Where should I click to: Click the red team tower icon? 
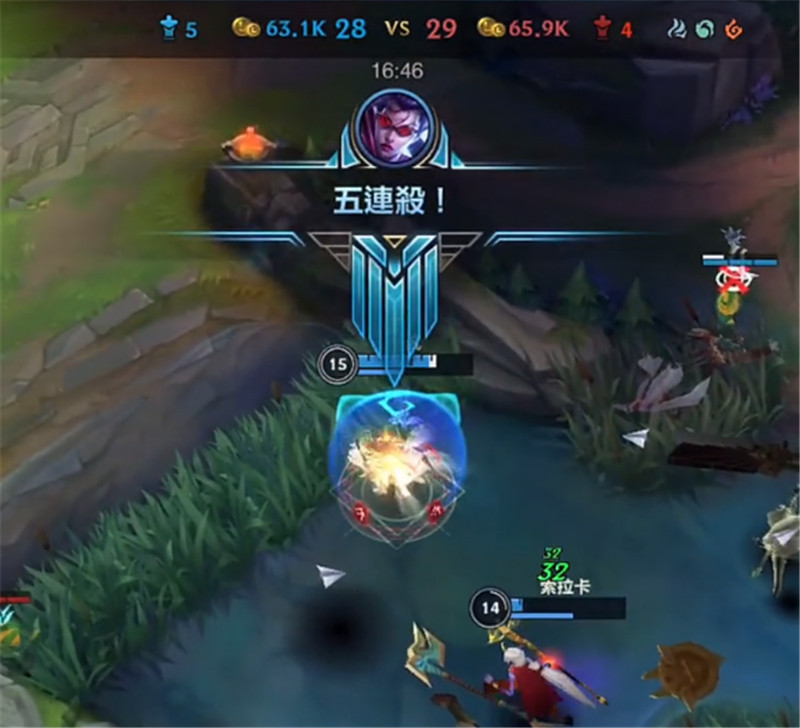(x=602, y=29)
